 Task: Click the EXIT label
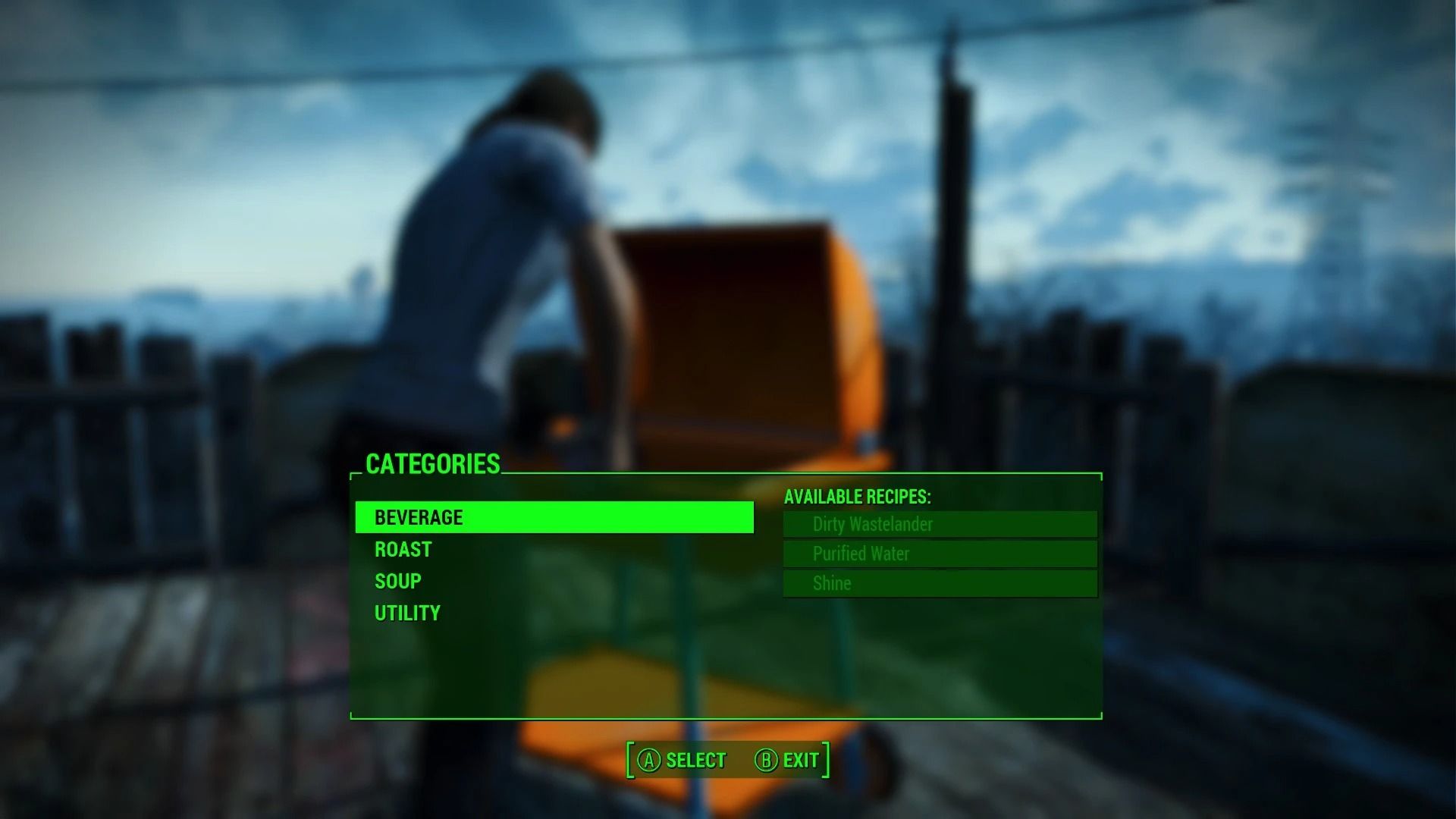[x=799, y=759]
